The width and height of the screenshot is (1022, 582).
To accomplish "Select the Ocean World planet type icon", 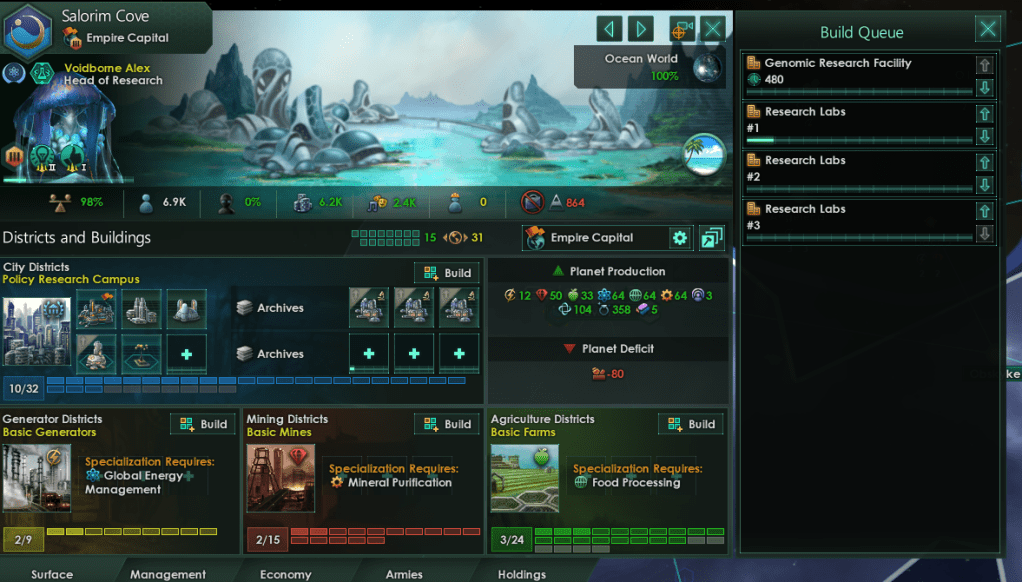I will coord(708,67).
